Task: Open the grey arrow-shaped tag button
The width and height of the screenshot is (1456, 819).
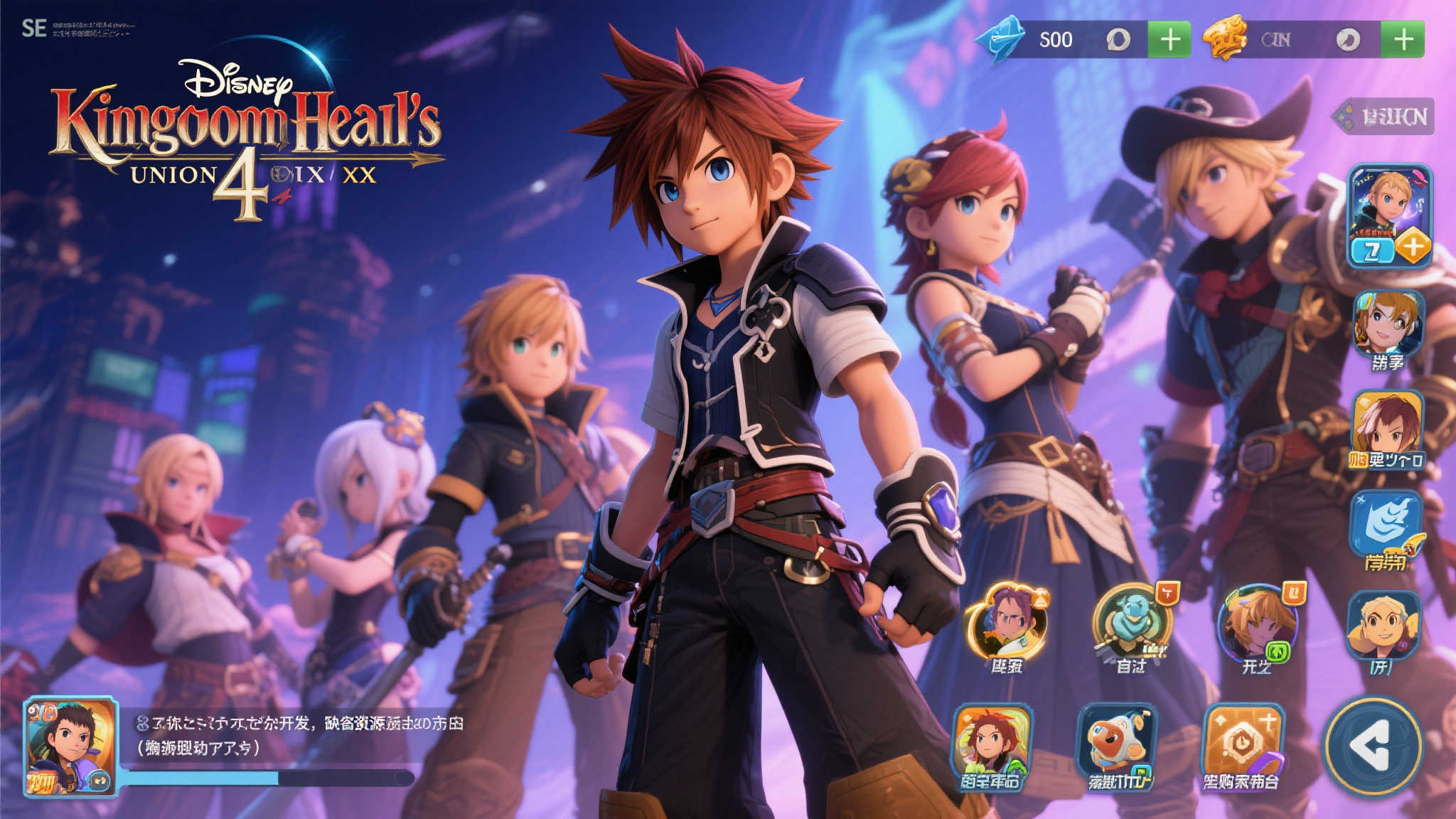Action: [1383, 117]
